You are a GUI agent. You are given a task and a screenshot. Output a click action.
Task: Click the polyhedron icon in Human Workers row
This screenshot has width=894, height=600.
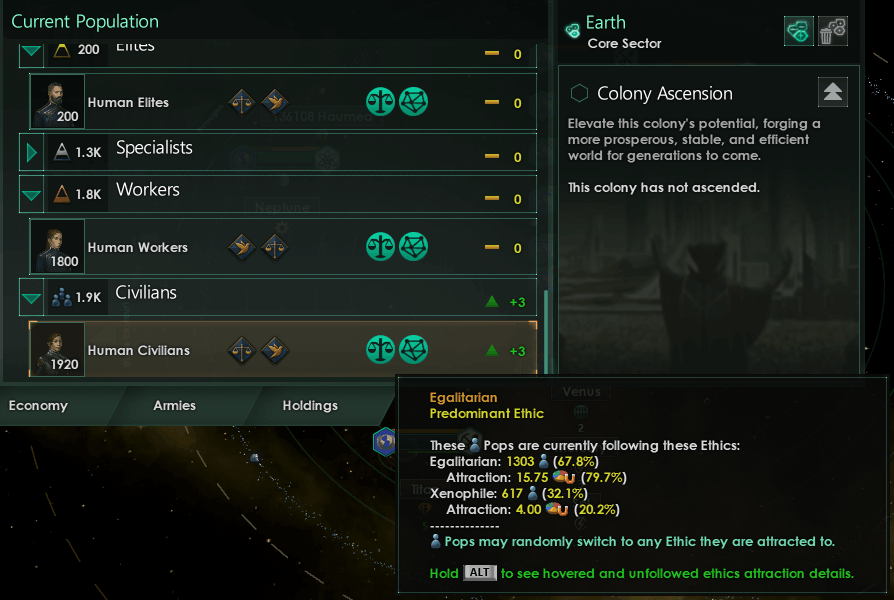point(413,247)
